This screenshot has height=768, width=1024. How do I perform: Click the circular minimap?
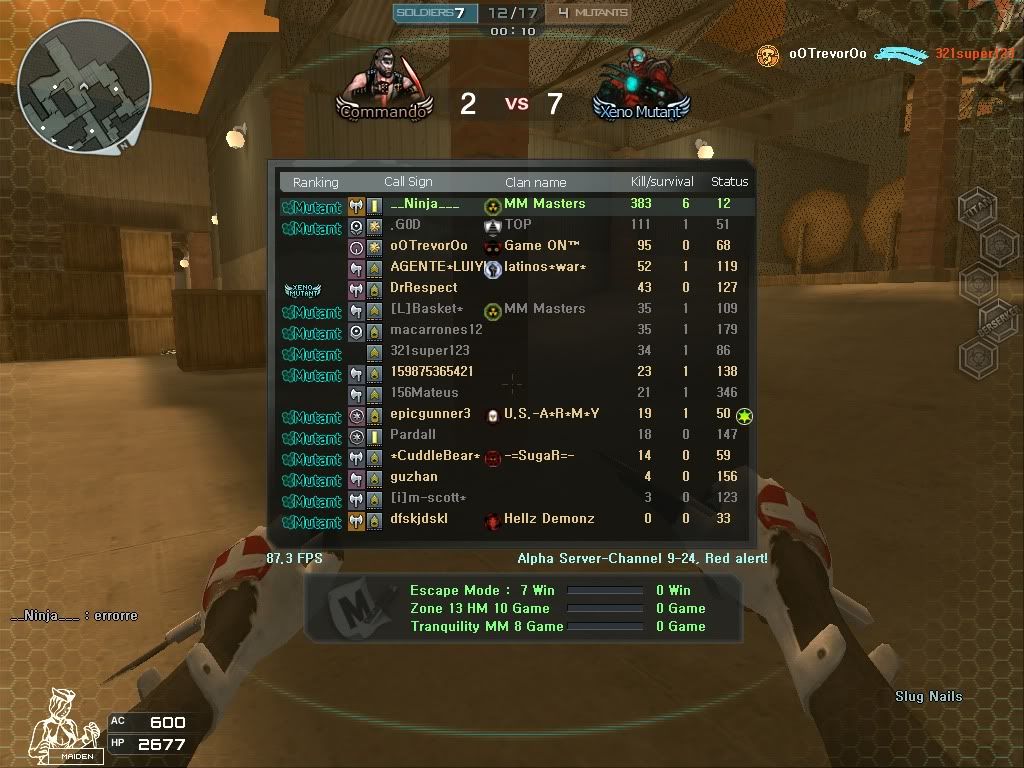tap(84, 84)
